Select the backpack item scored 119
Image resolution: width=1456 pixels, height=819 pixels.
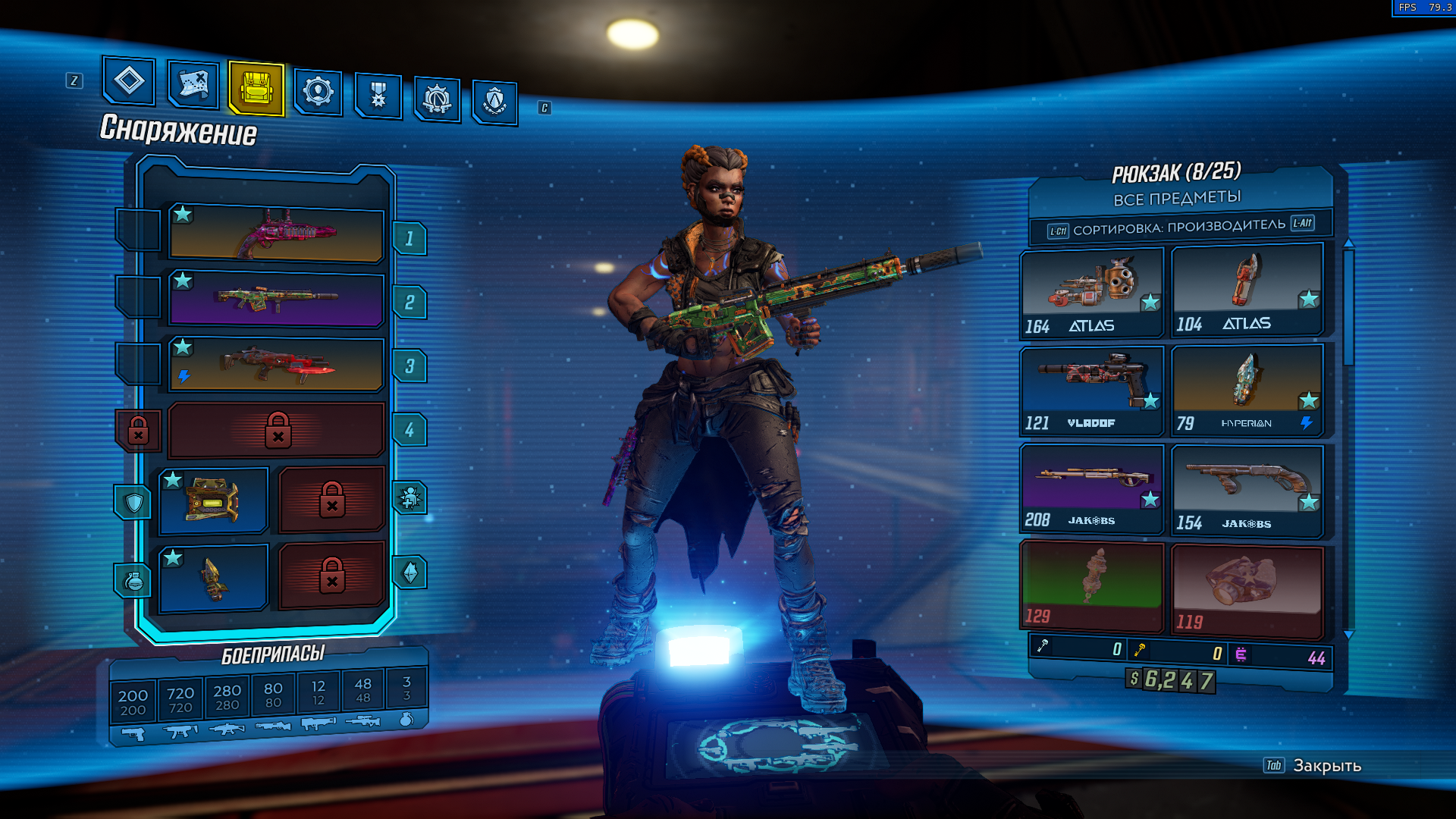tap(1247, 590)
